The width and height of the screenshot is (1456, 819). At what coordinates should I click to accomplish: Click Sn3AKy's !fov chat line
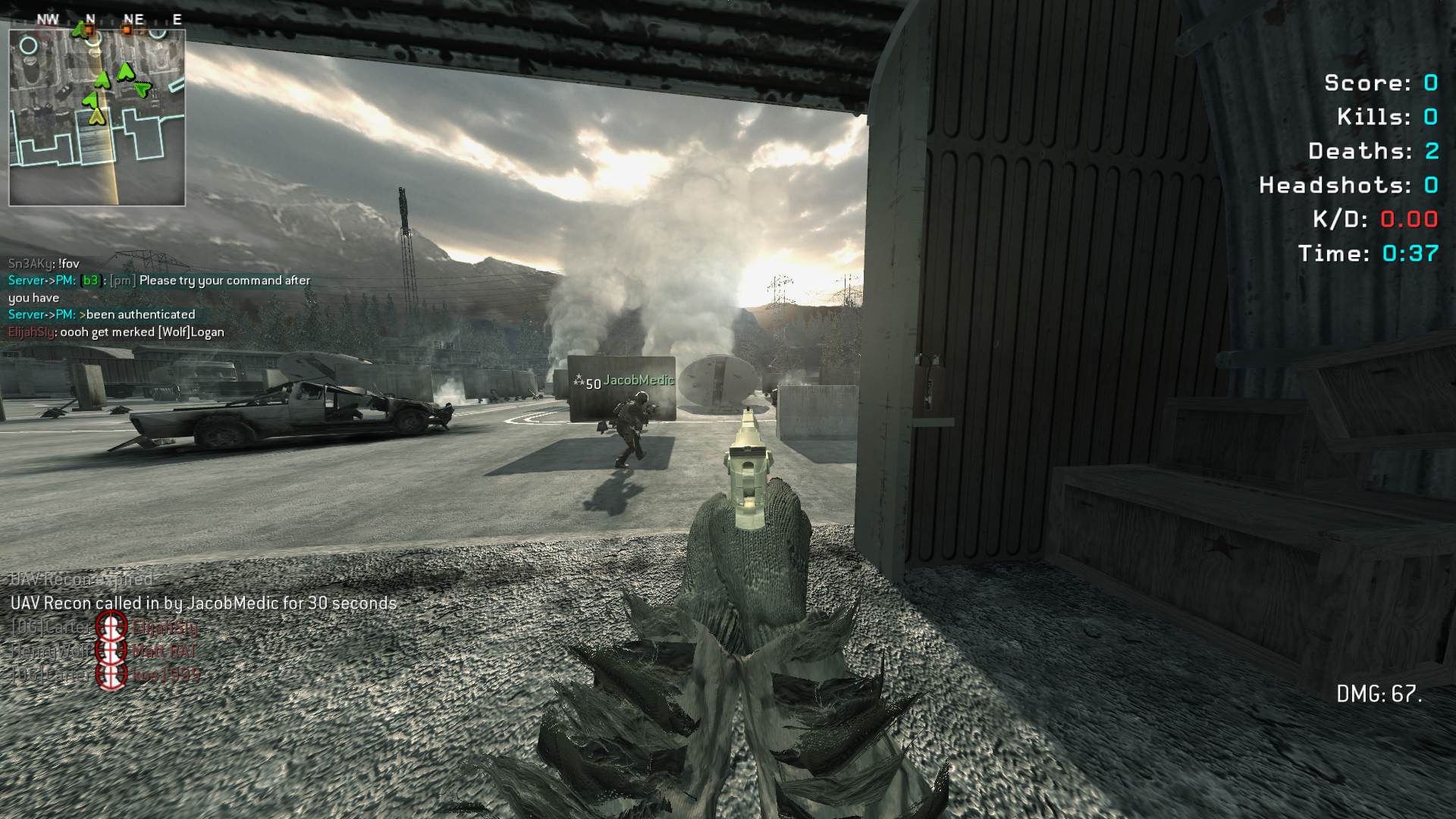pyautogui.click(x=44, y=263)
